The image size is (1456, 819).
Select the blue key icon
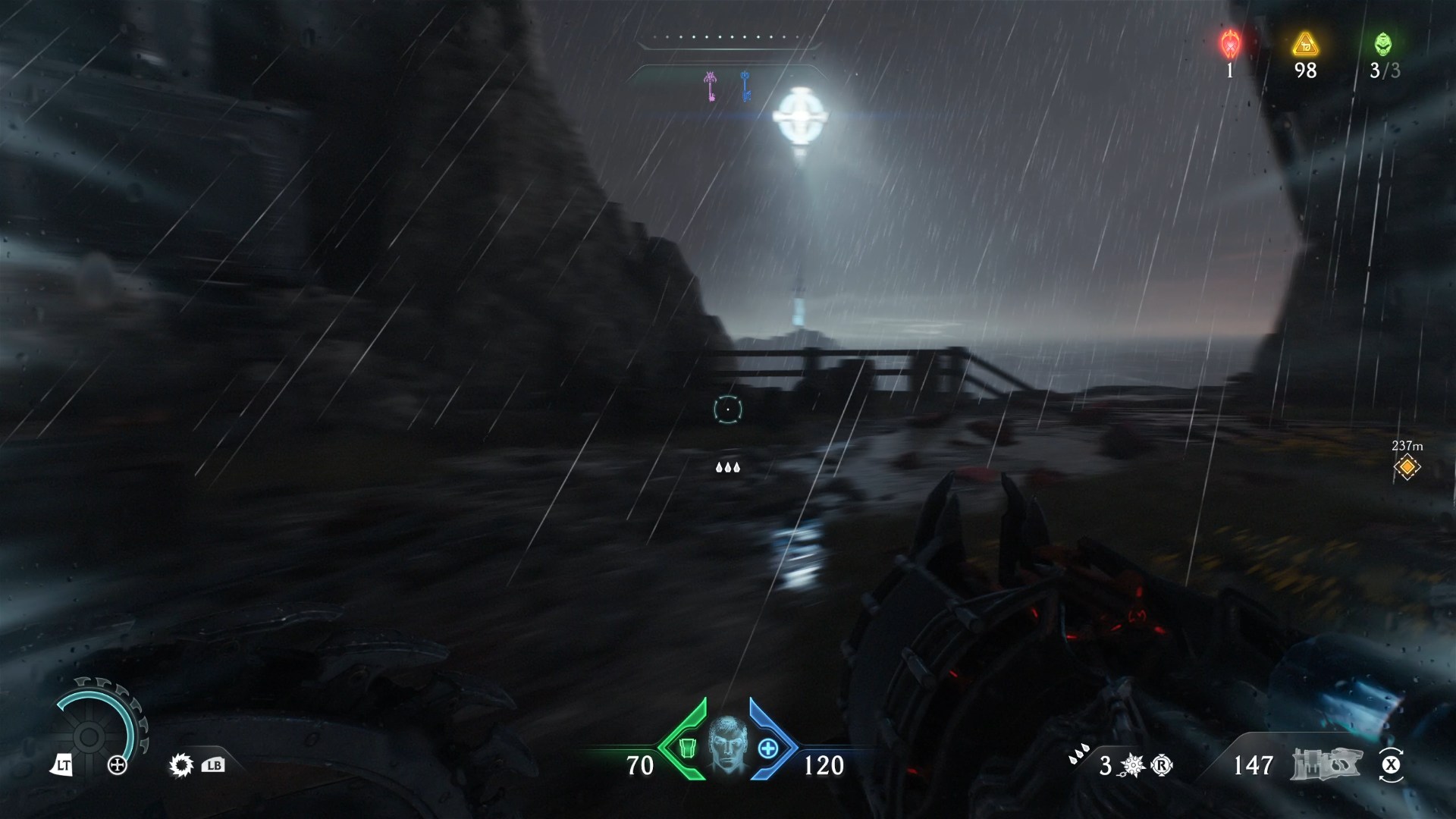745,86
